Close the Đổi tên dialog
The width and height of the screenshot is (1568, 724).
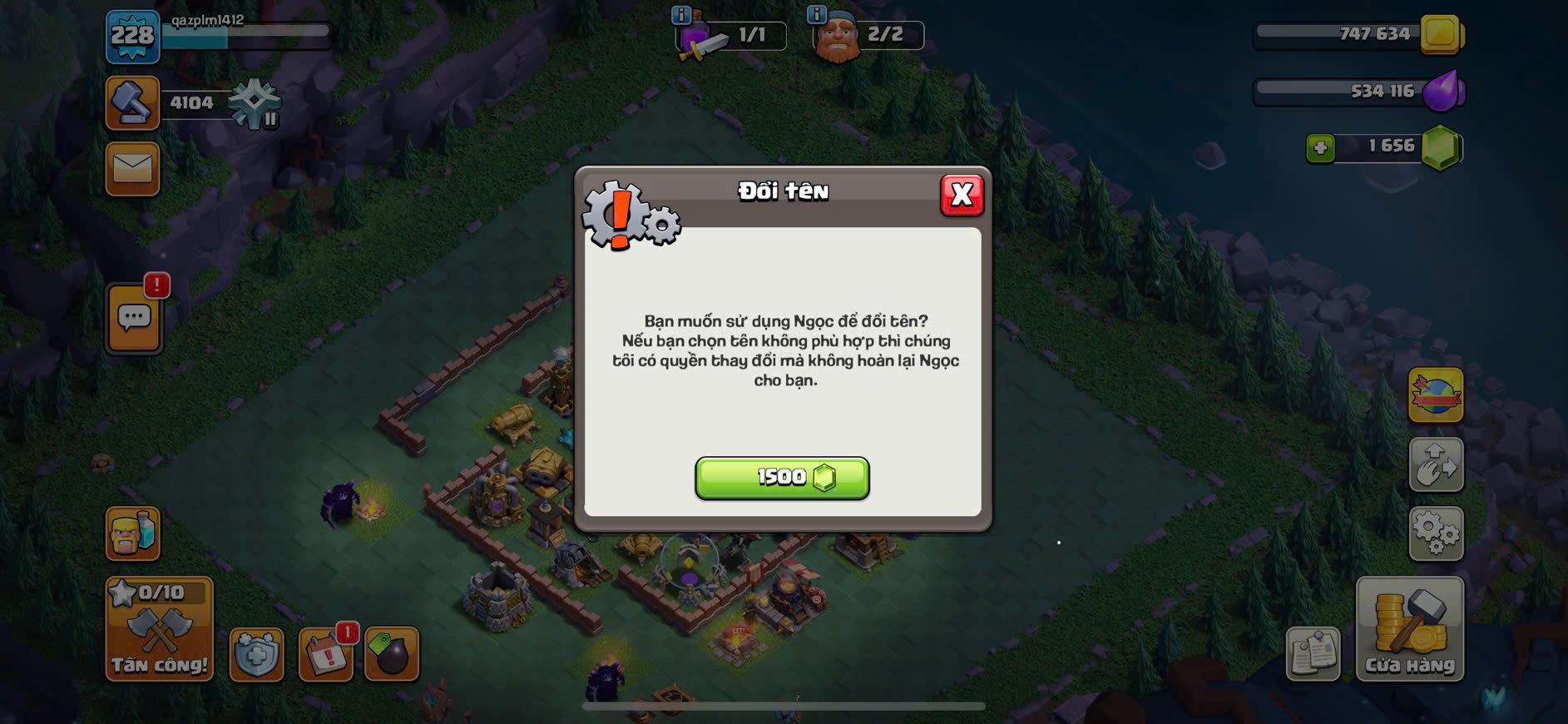[962, 196]
